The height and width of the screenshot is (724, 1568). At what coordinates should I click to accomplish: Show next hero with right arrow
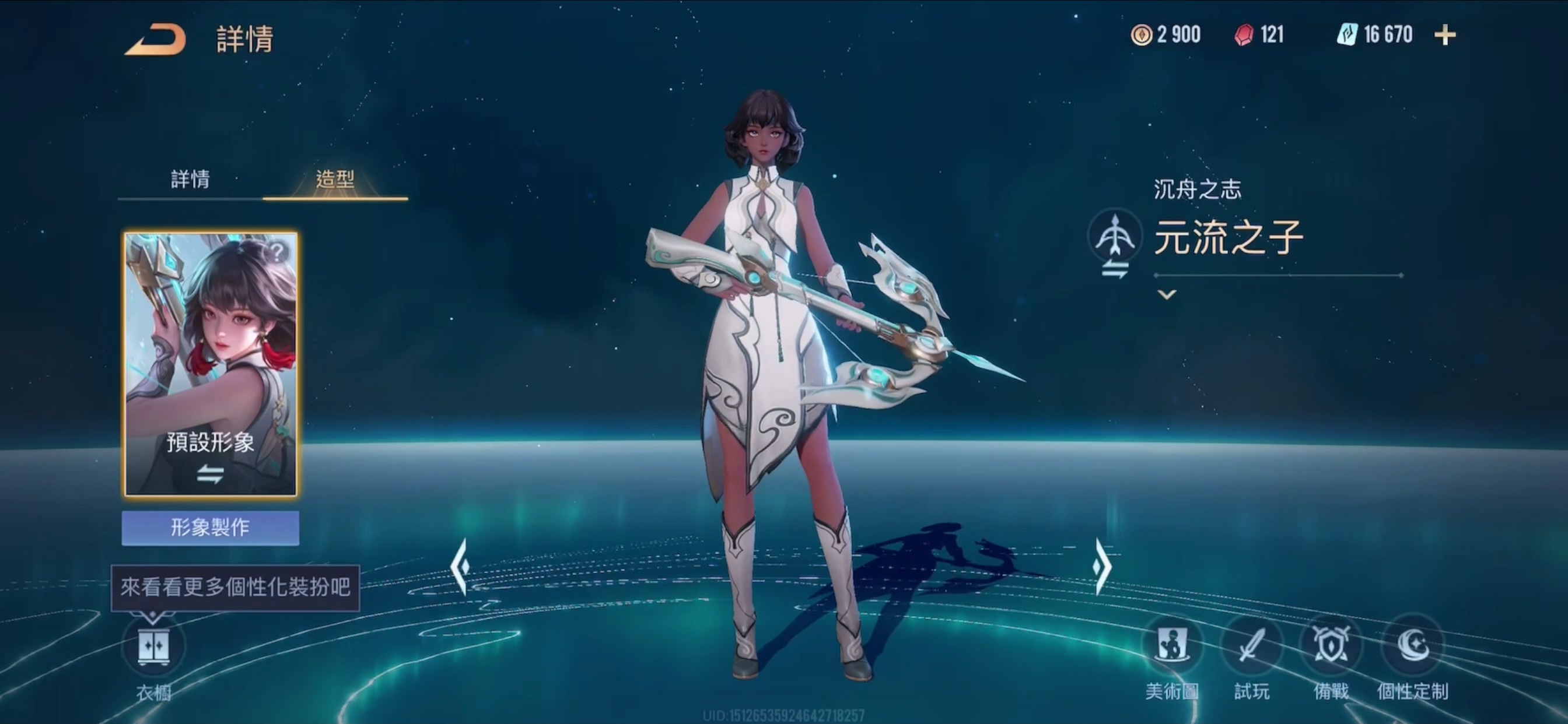pos(1102,567)
